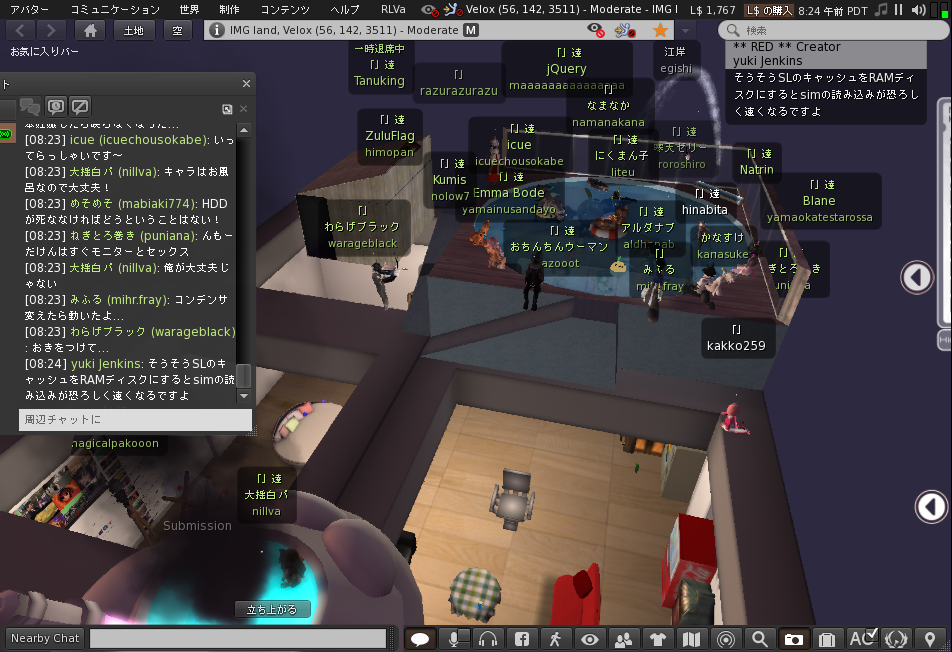This screenshot has height=652, width=952.
Task: Open the Facebook toolbar button
Action: [x=521, y=639]
